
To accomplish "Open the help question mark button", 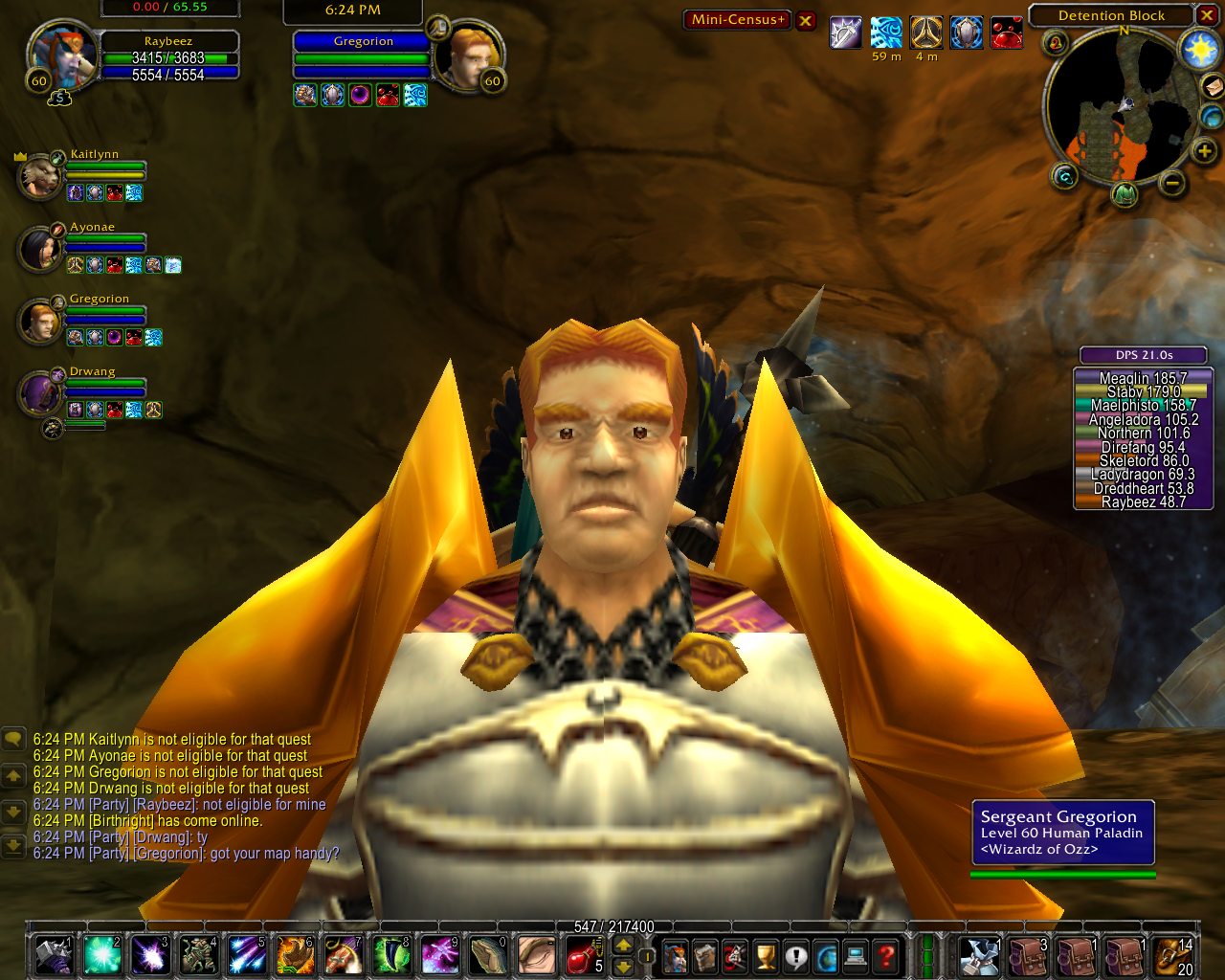I will pos(886,955).
